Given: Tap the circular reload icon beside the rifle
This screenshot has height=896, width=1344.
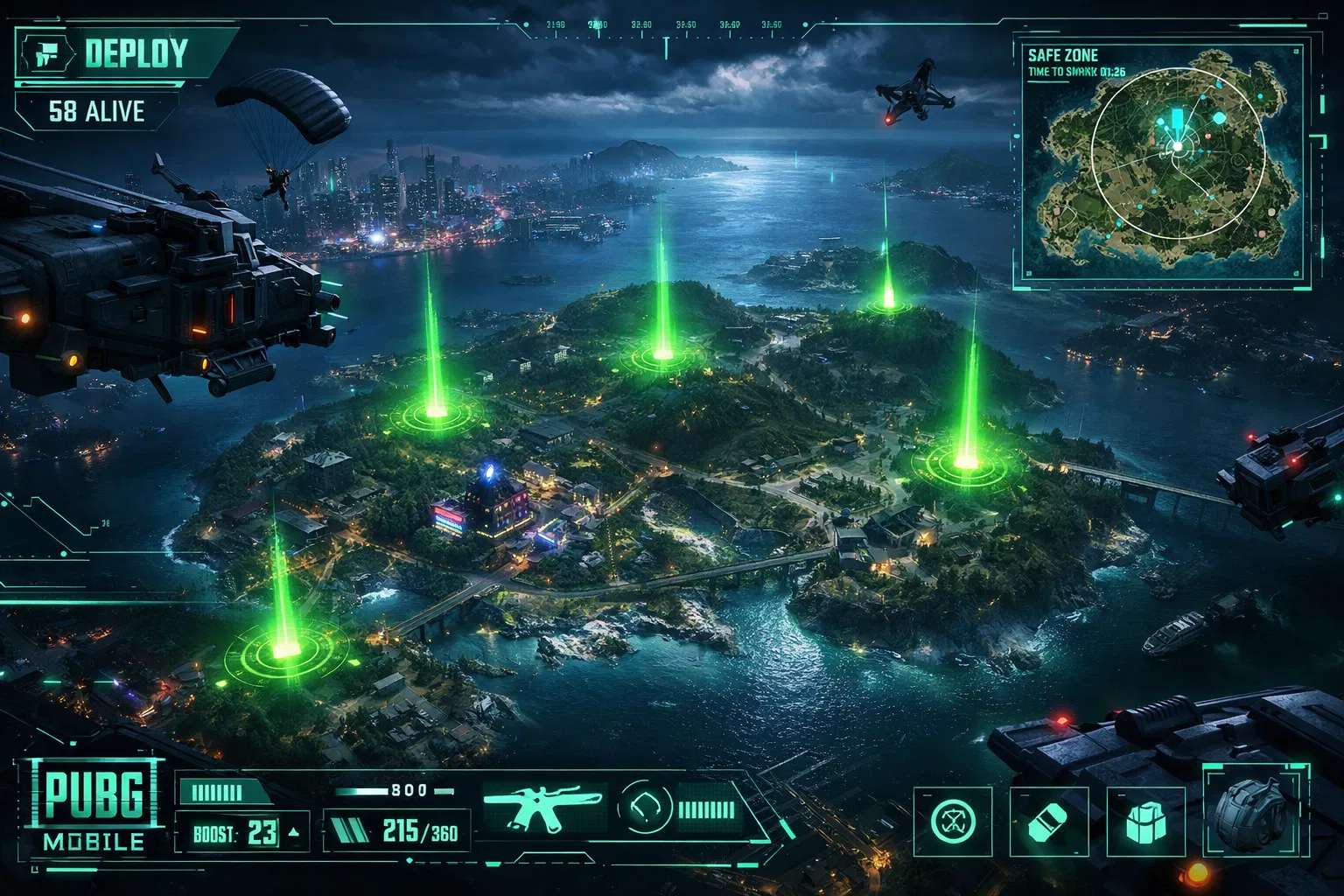Looking at the screenshot, I should pyautogui.click(x=645, y=807).
